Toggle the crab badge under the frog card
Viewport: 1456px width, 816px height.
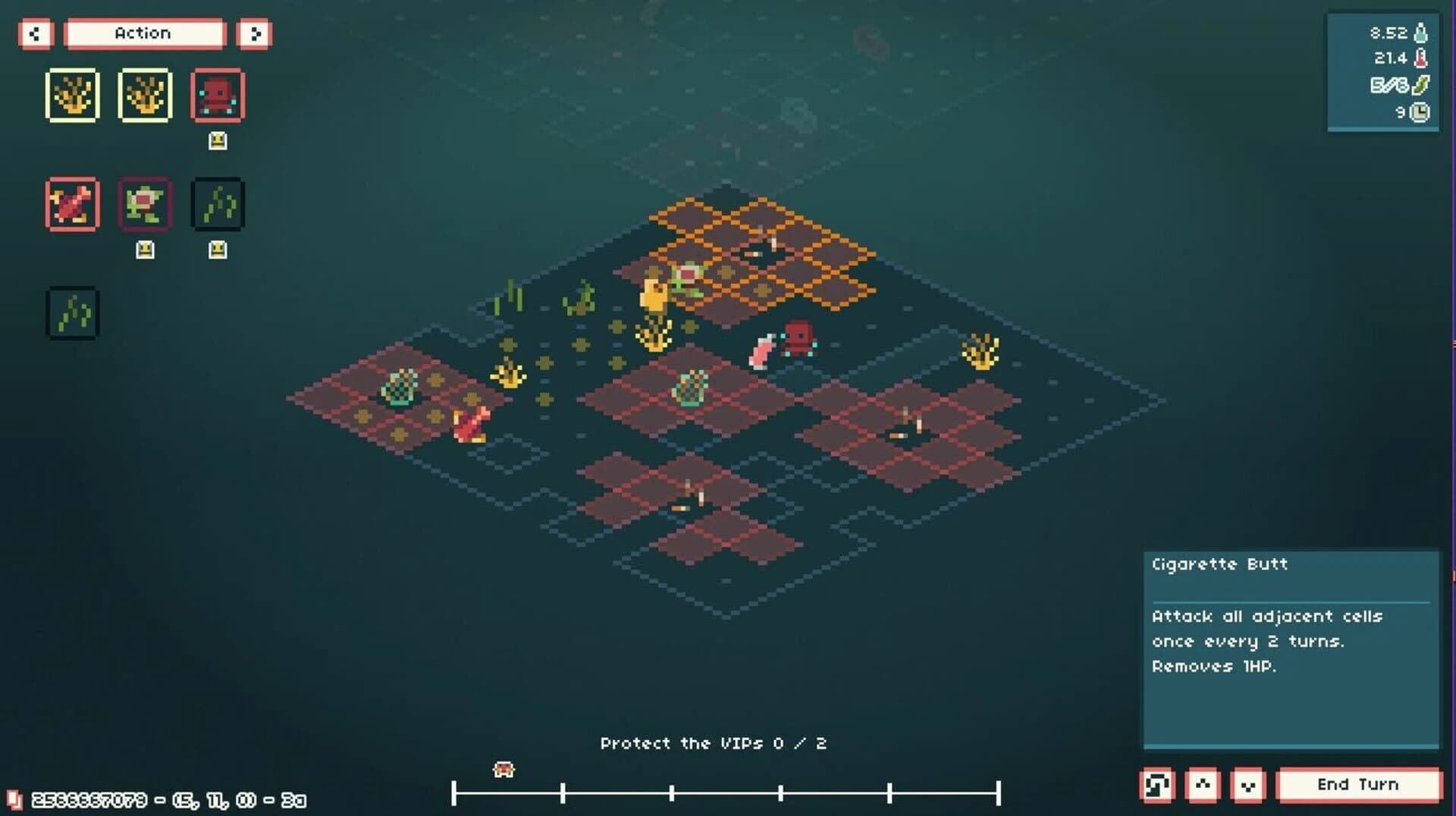pos(146,247)
